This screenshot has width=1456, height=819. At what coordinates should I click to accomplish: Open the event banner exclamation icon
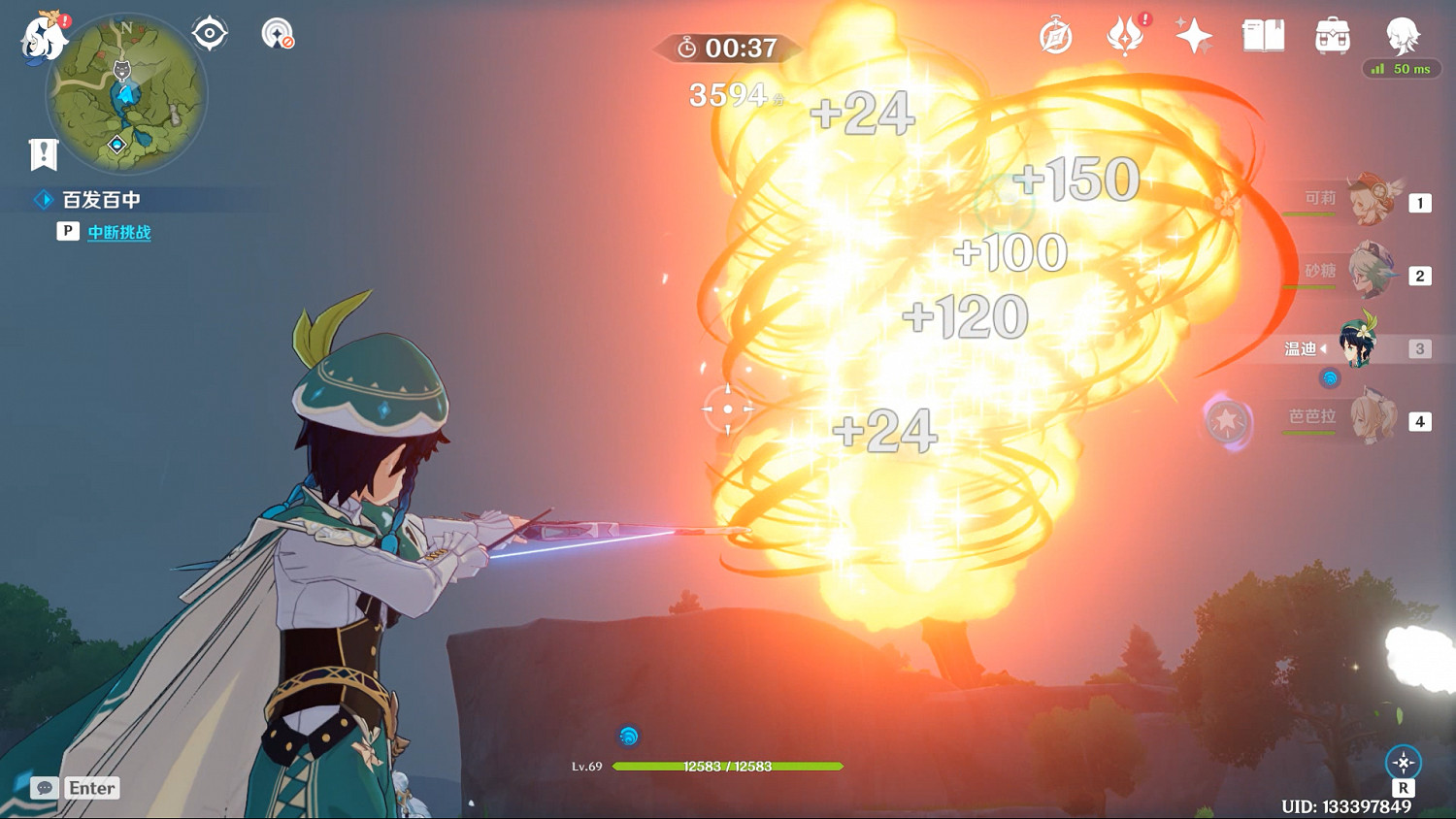tap(44, 153)
